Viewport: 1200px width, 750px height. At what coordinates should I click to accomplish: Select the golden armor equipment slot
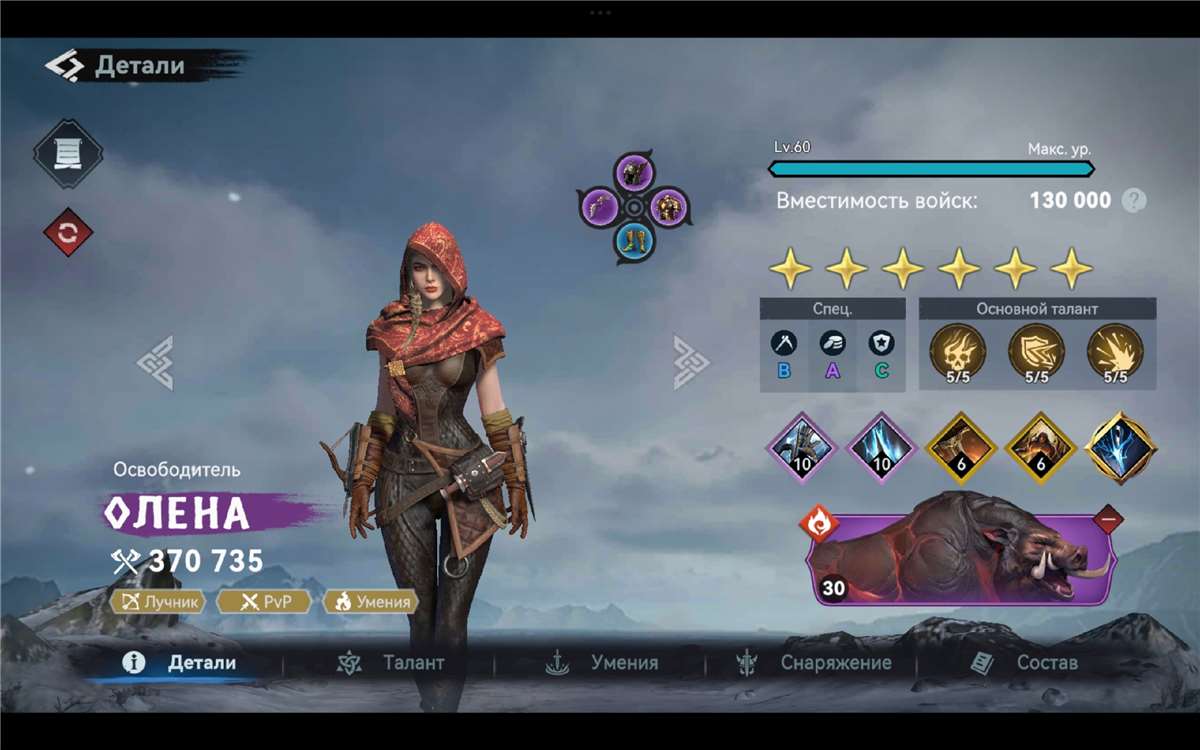(x=667, y=207)
